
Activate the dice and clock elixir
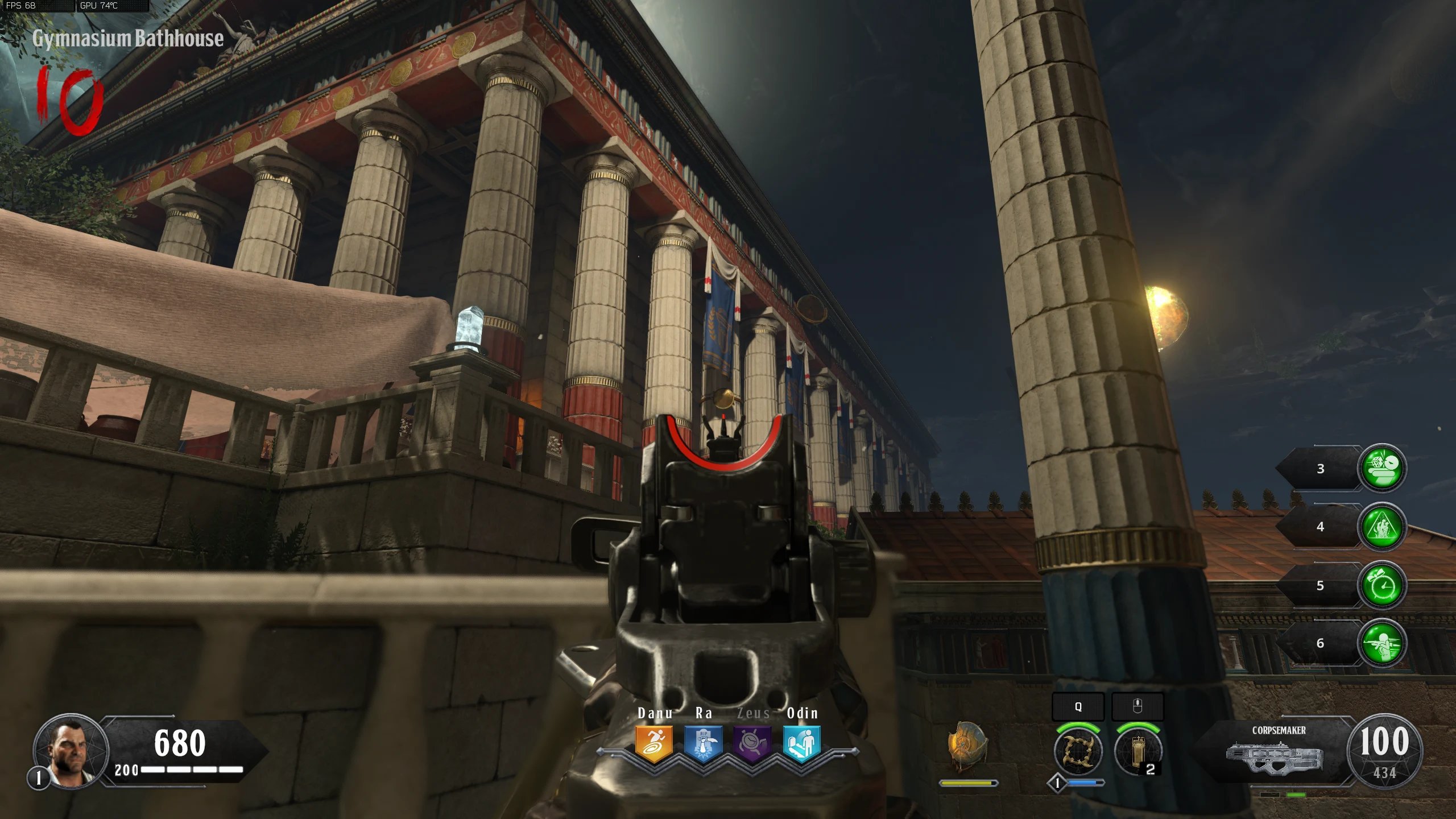click(x=1382, y=468)
